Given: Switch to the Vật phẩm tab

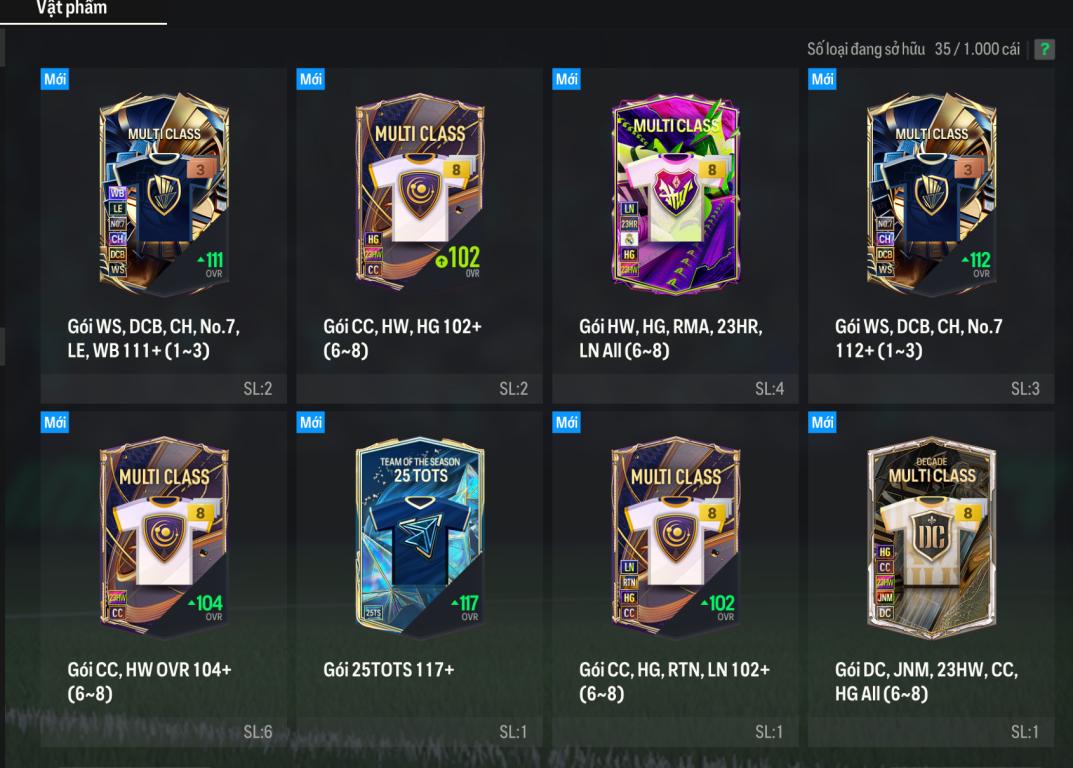Looking at the screenshot, I should (x=71, y=9).
